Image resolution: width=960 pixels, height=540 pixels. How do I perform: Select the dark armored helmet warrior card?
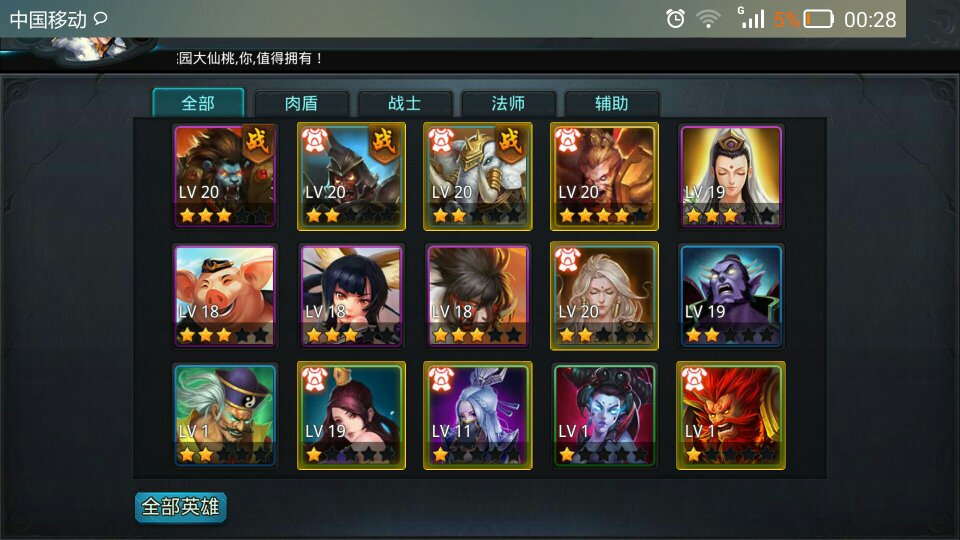[x=351, y=176]
